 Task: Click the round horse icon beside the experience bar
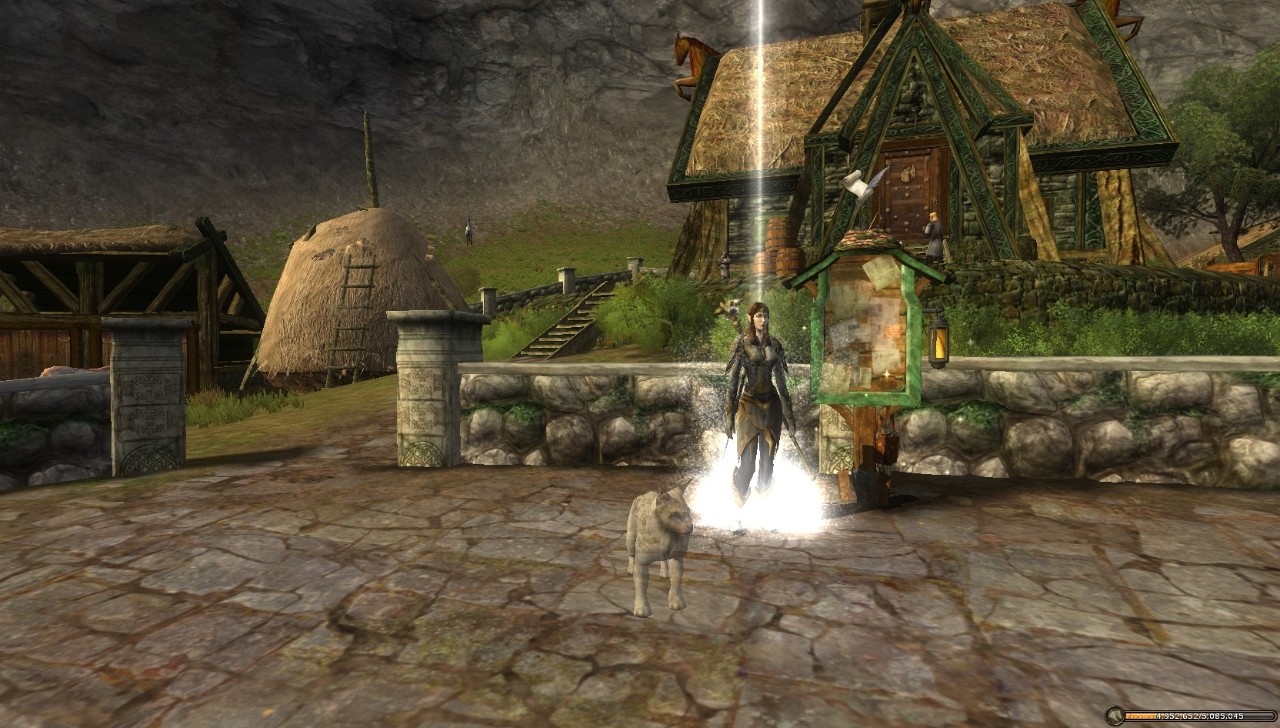point(1115,716)
